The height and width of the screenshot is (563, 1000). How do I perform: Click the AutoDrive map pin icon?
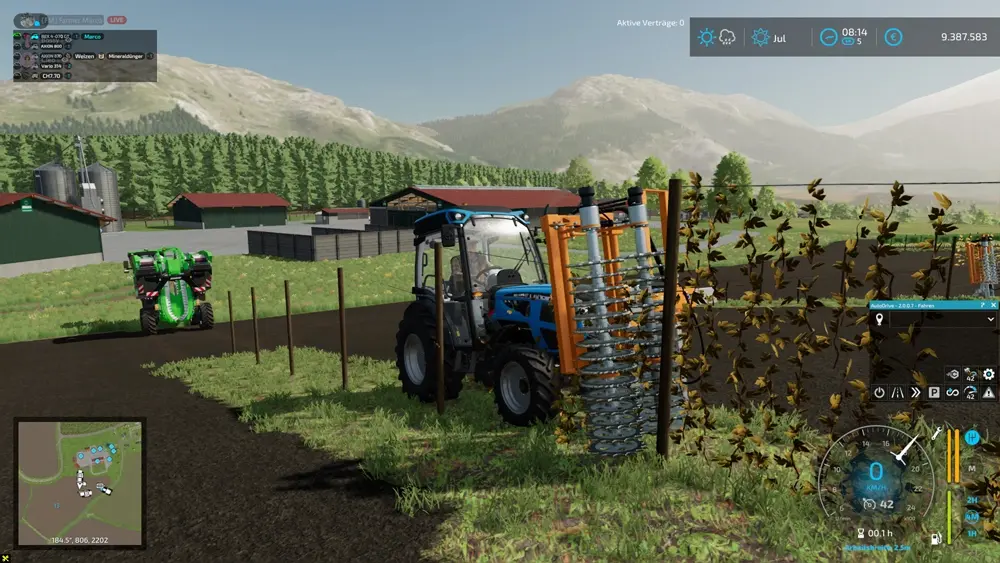click(x=879, y=319)
